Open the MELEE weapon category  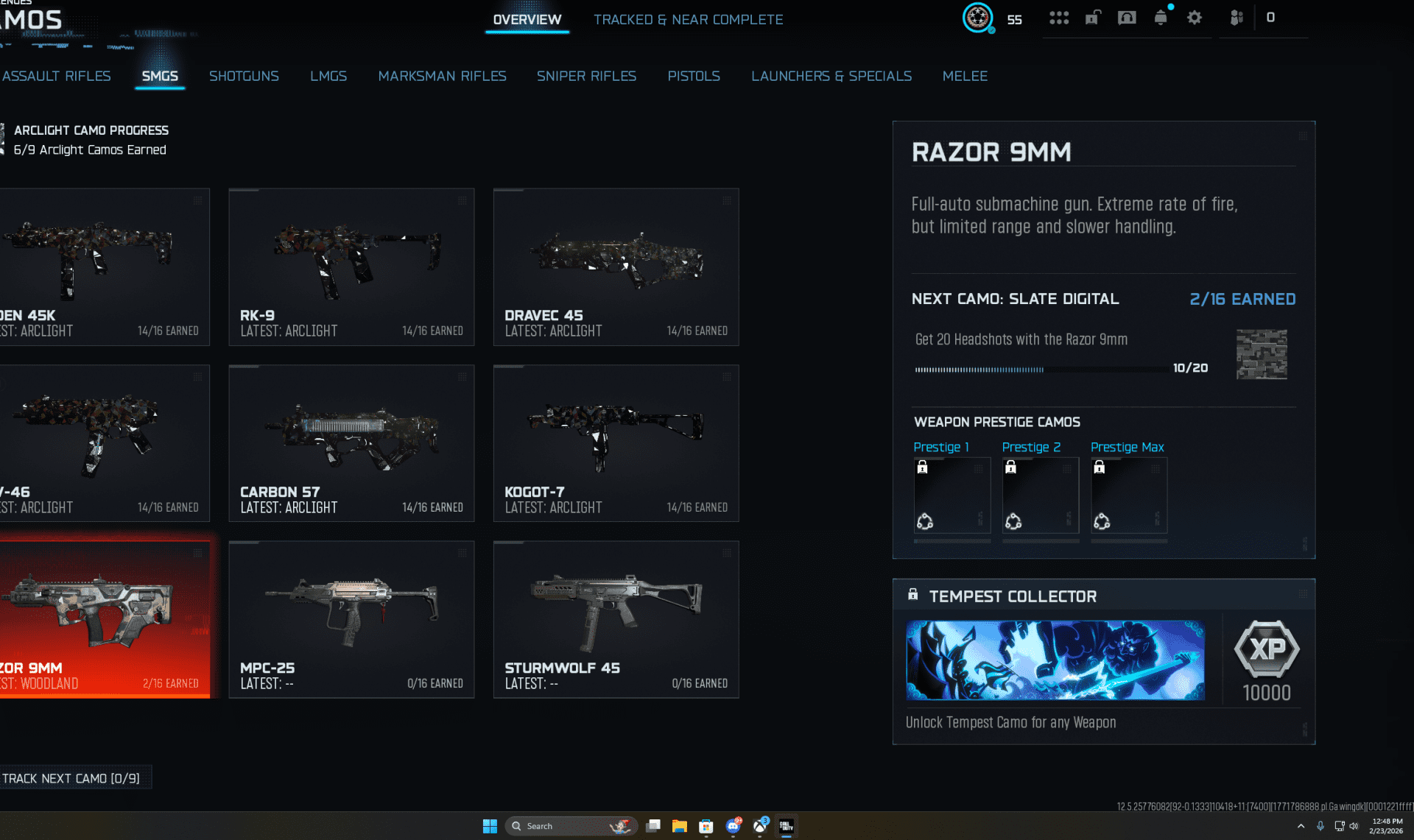click(965, 76)
